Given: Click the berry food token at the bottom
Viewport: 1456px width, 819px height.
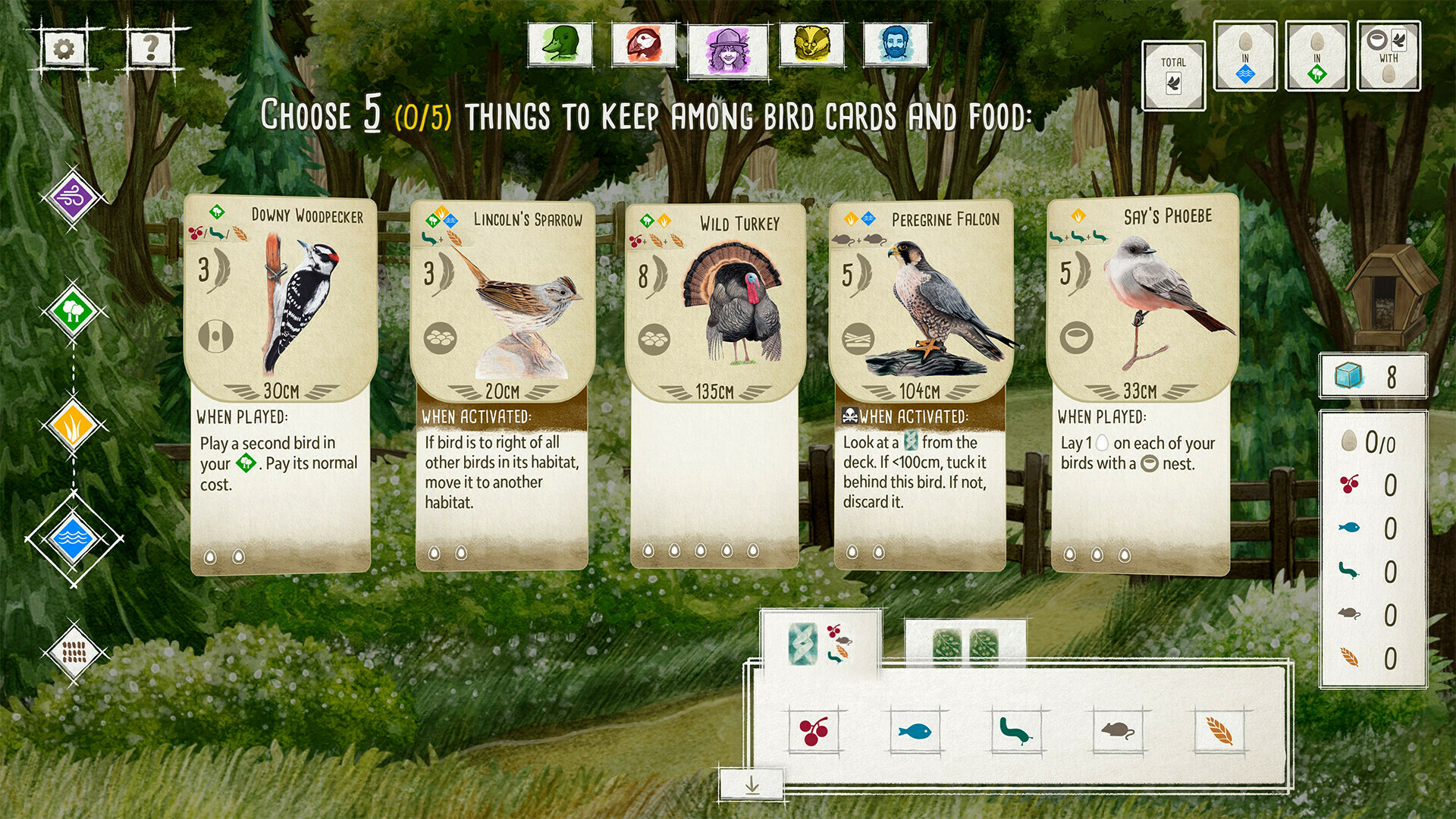Looking at the screenshot, I should tap(813, 731).
